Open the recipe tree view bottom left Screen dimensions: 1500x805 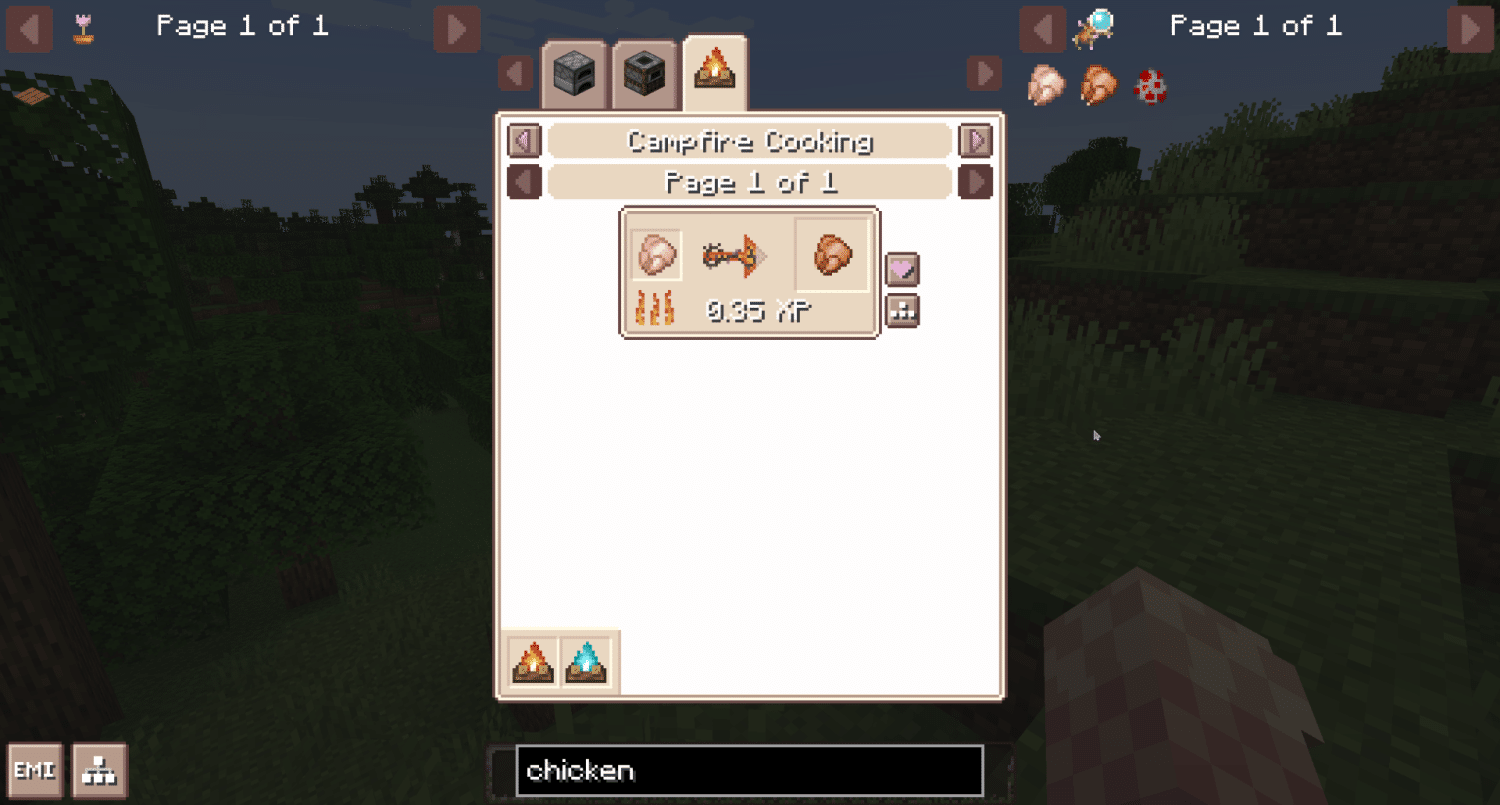(101, 770)
